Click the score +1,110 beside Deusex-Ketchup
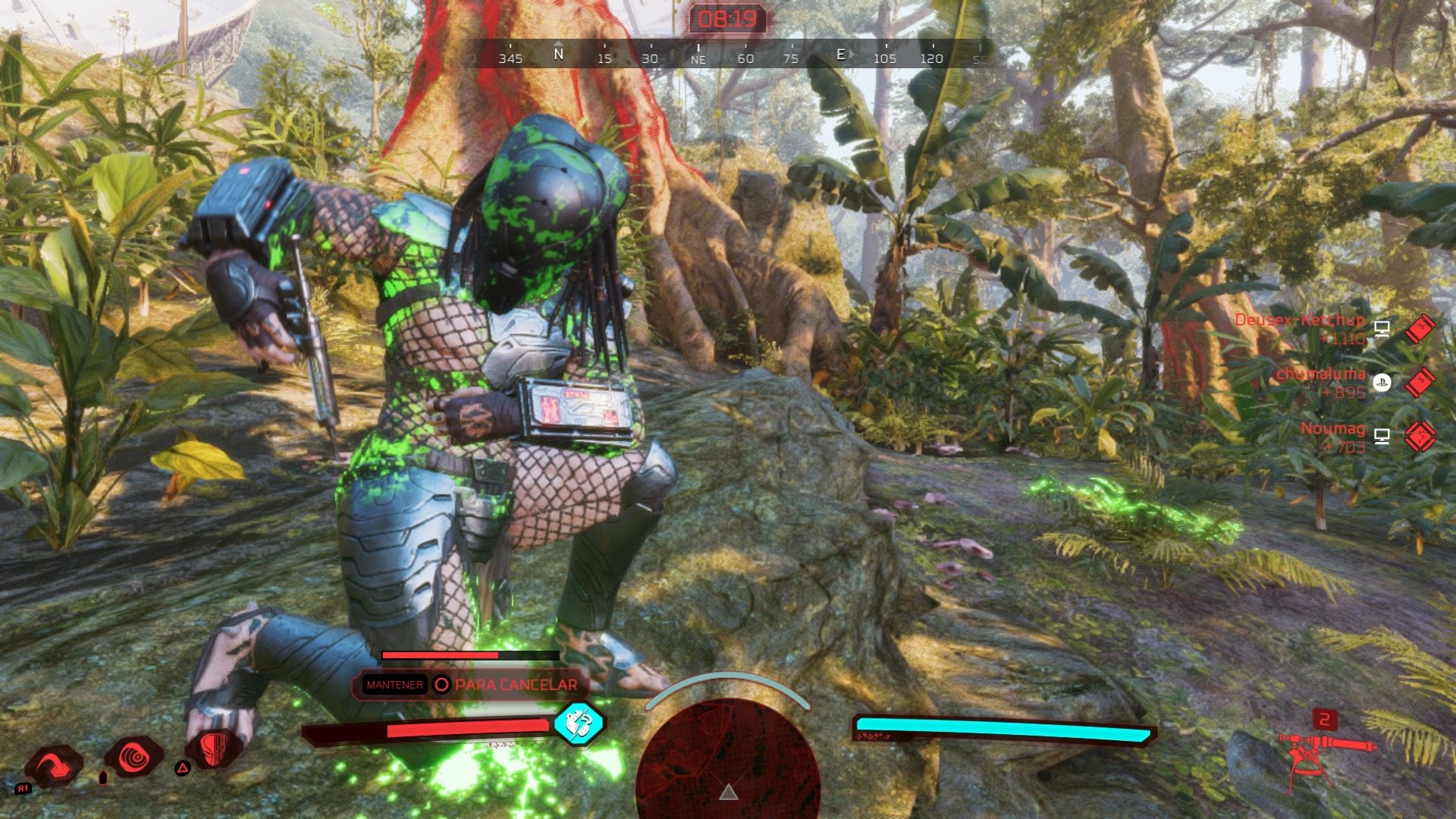 click(x=1343, y=340)
